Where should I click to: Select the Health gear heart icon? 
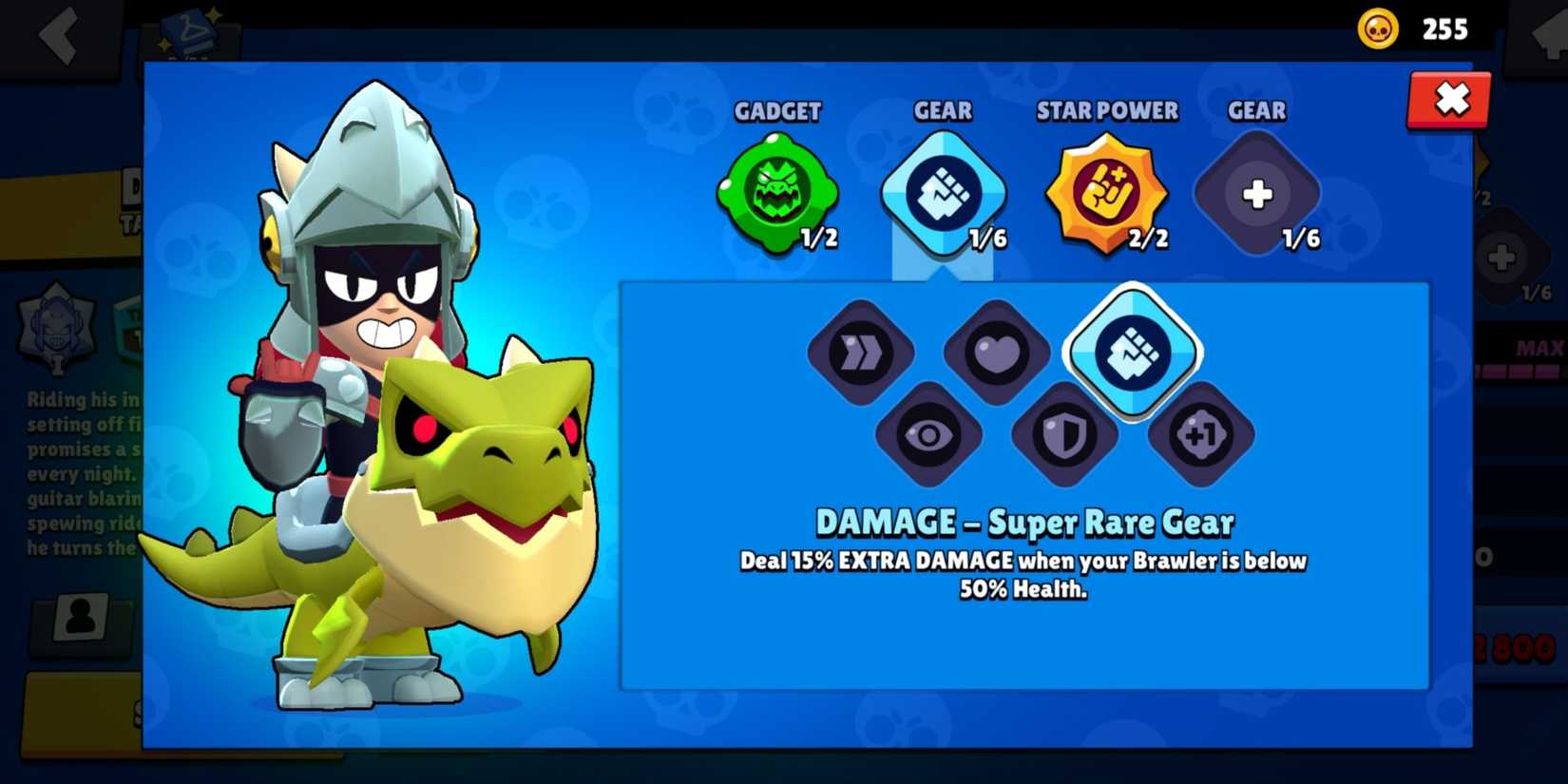(996, 354)
